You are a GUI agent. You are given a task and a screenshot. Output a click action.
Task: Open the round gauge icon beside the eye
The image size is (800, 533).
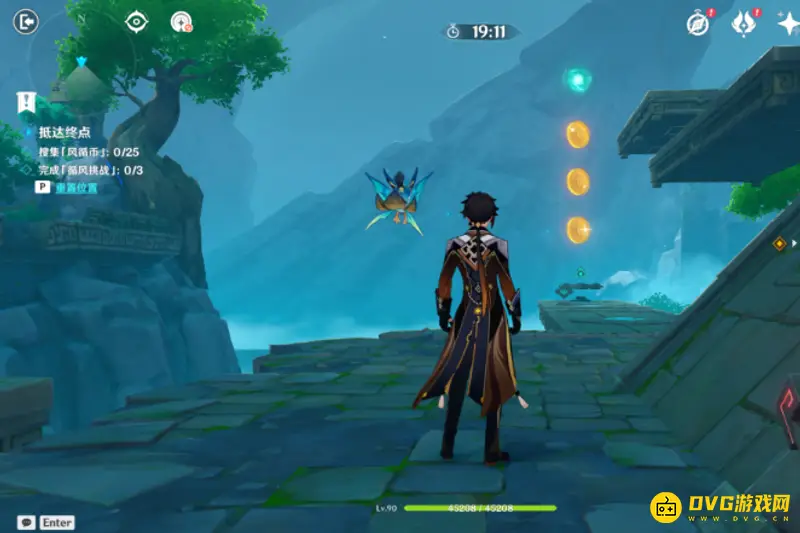pyautogui.click(x=181, y=21)
